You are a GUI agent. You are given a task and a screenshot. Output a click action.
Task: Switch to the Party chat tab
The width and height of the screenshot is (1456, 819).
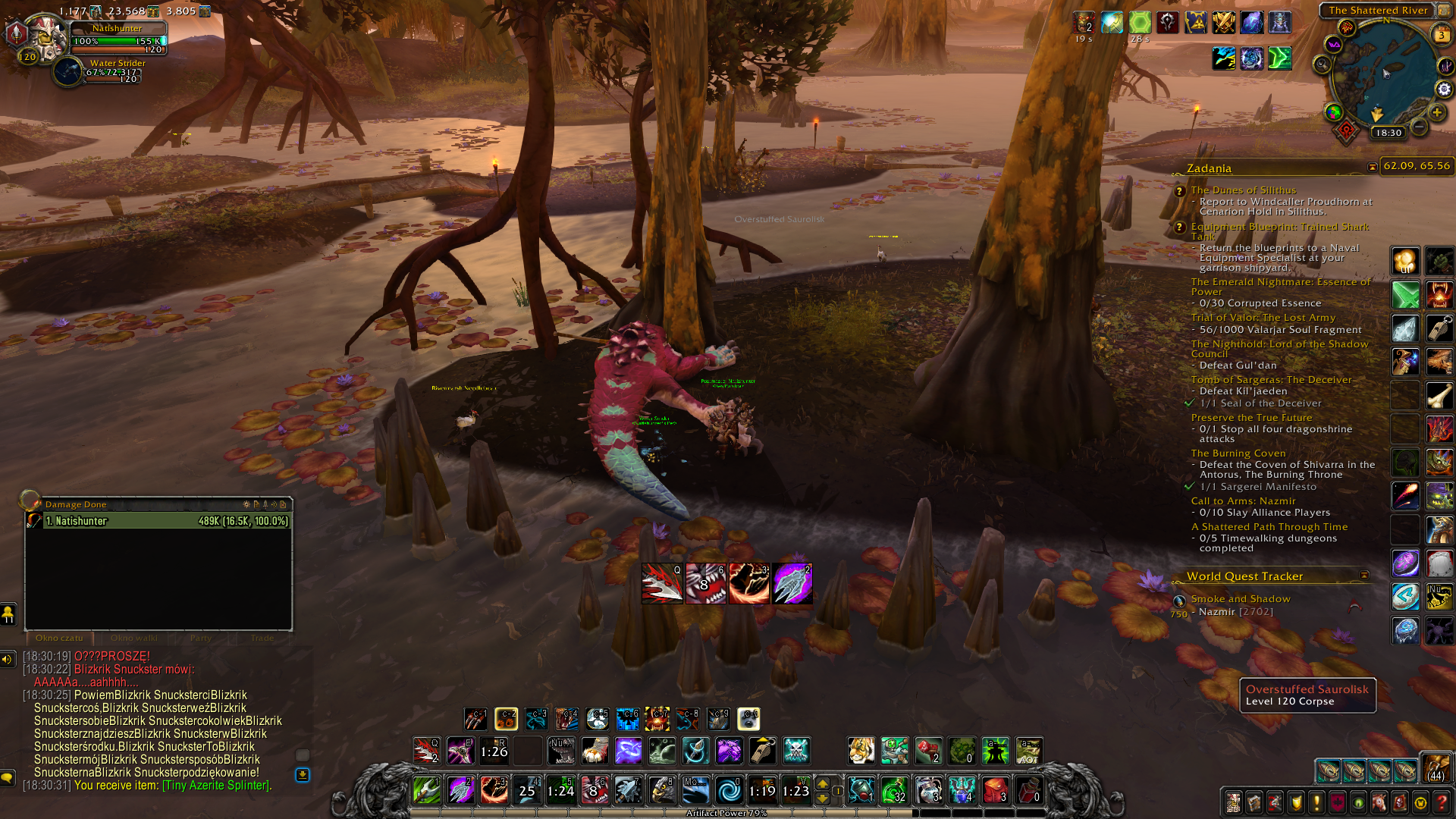(x=201, y=638)
